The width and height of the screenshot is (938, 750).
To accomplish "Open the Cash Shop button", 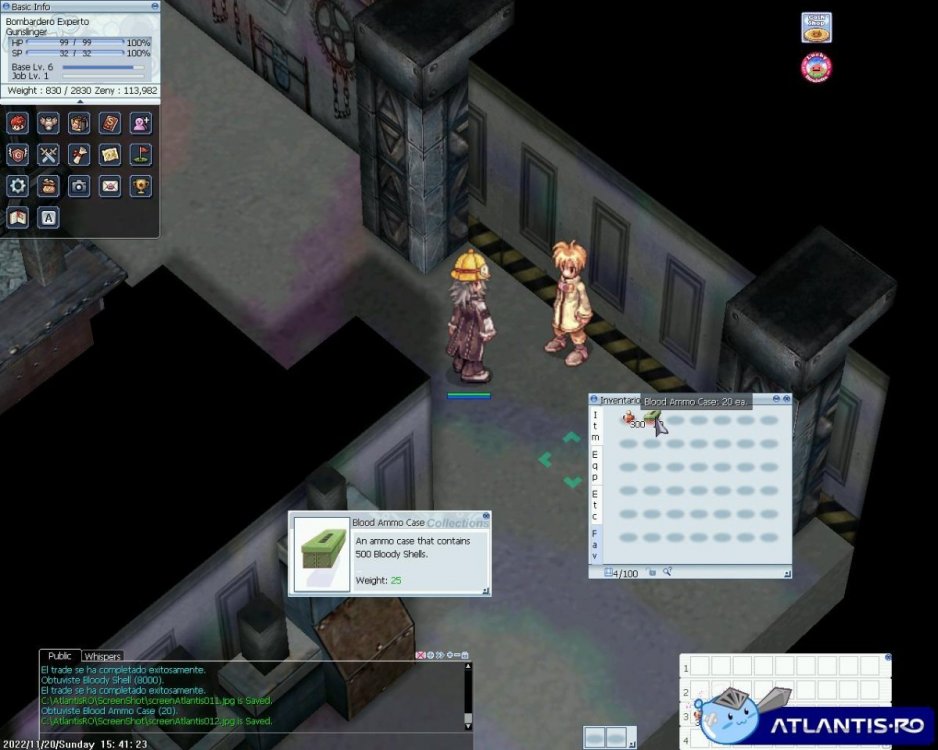I will coord(816,28).
